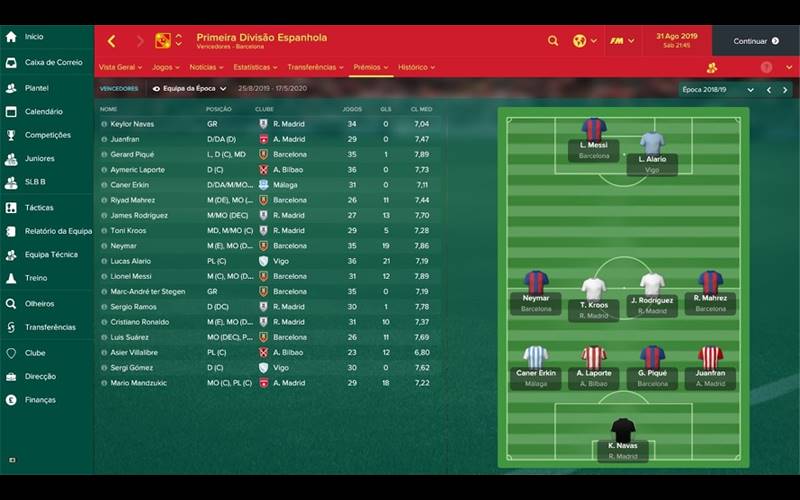
Task: Switch to the Vista Geral tab
Action: 119,67
